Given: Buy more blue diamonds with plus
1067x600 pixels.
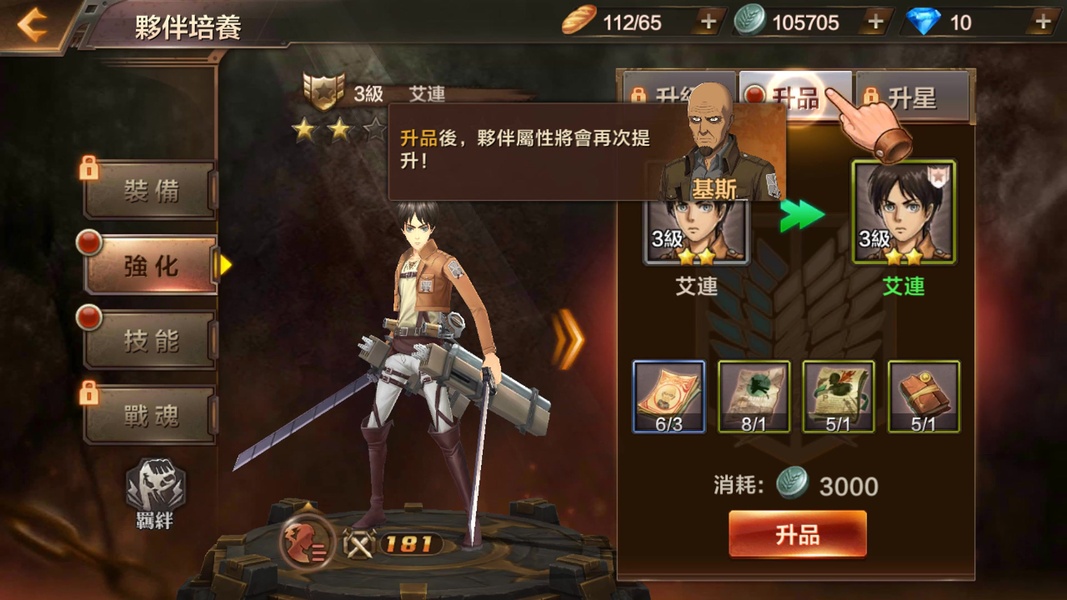Looking at the screenshot, I should (x=1043, y=22).
